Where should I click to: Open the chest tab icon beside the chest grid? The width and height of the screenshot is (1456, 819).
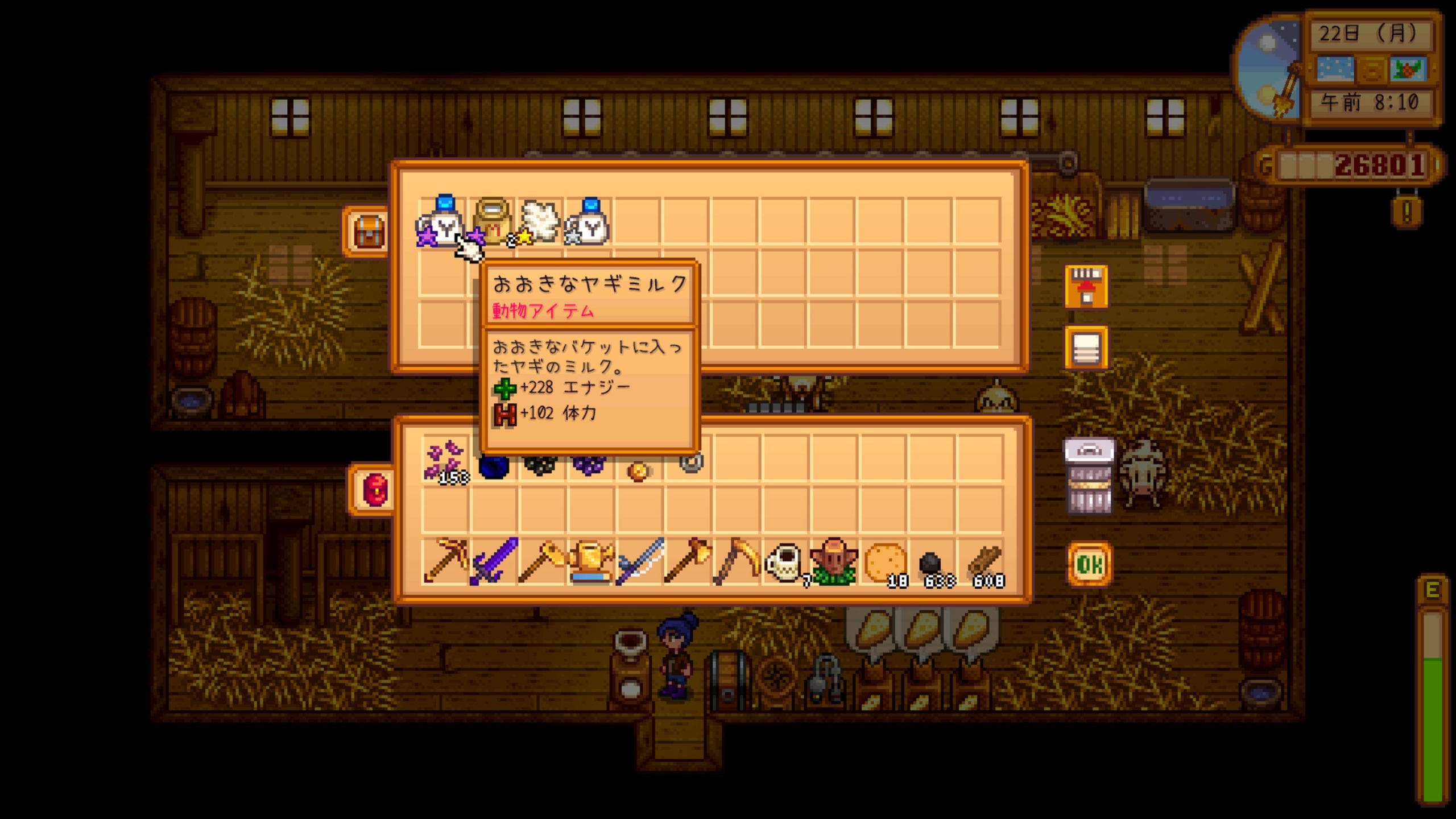(369, 231)
